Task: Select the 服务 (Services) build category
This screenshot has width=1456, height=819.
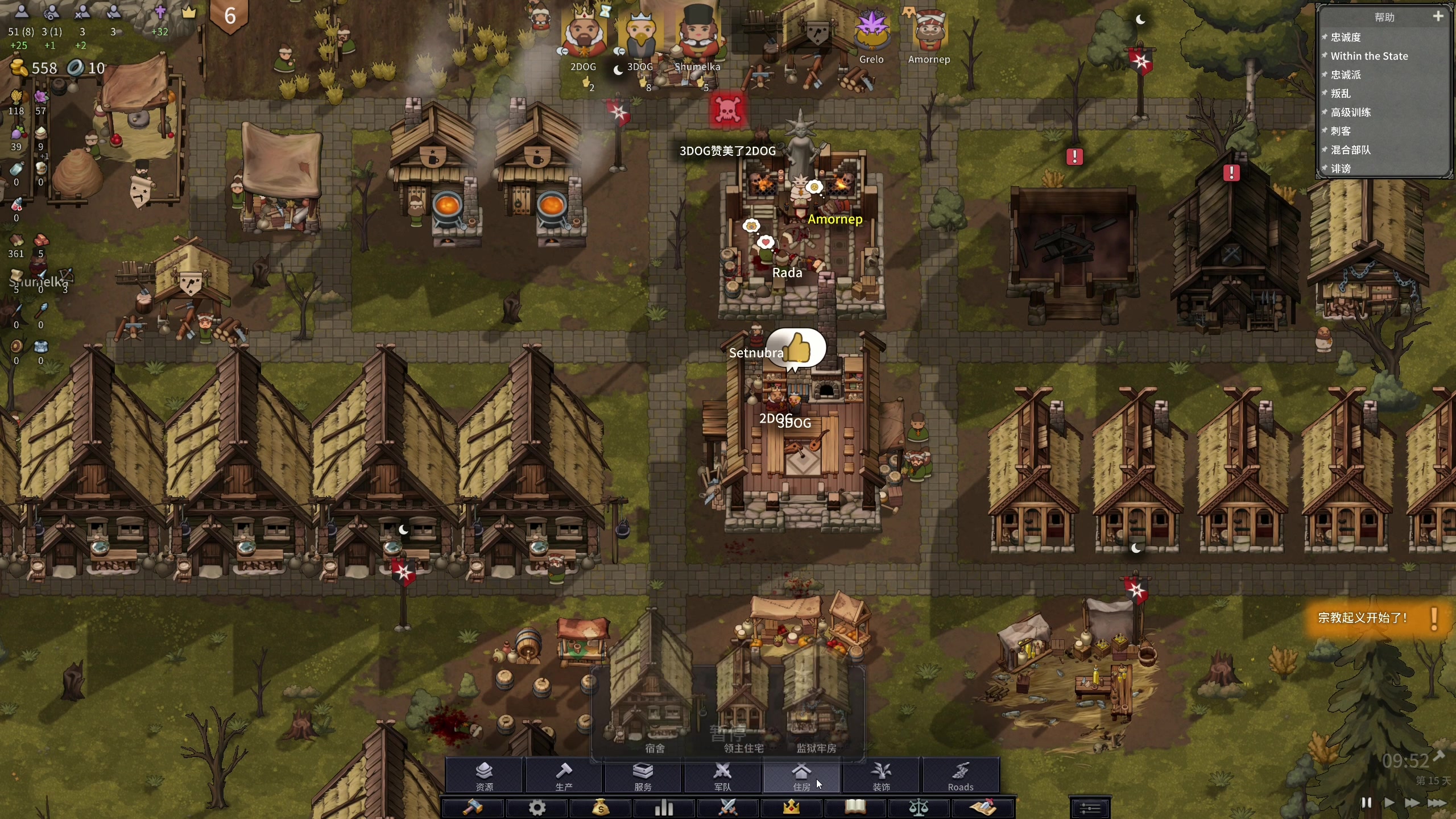Action: [643, 776]
